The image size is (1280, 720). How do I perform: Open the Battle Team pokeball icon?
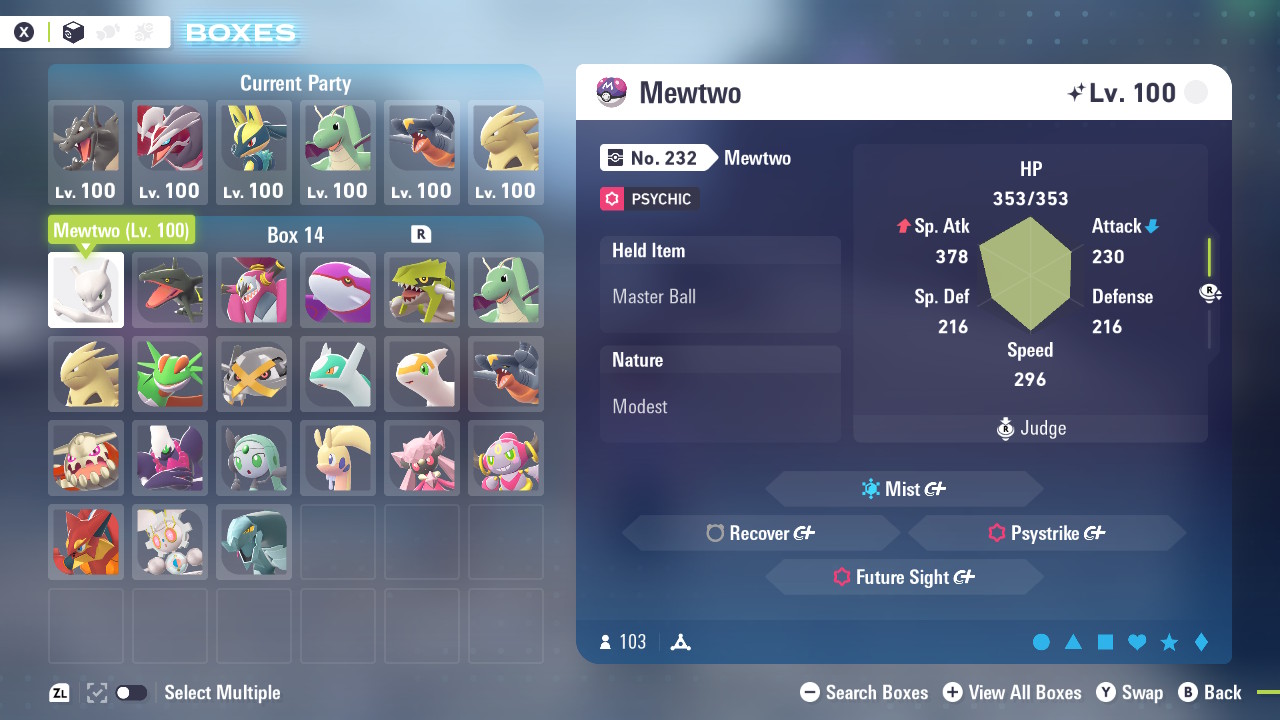point(107,32)
